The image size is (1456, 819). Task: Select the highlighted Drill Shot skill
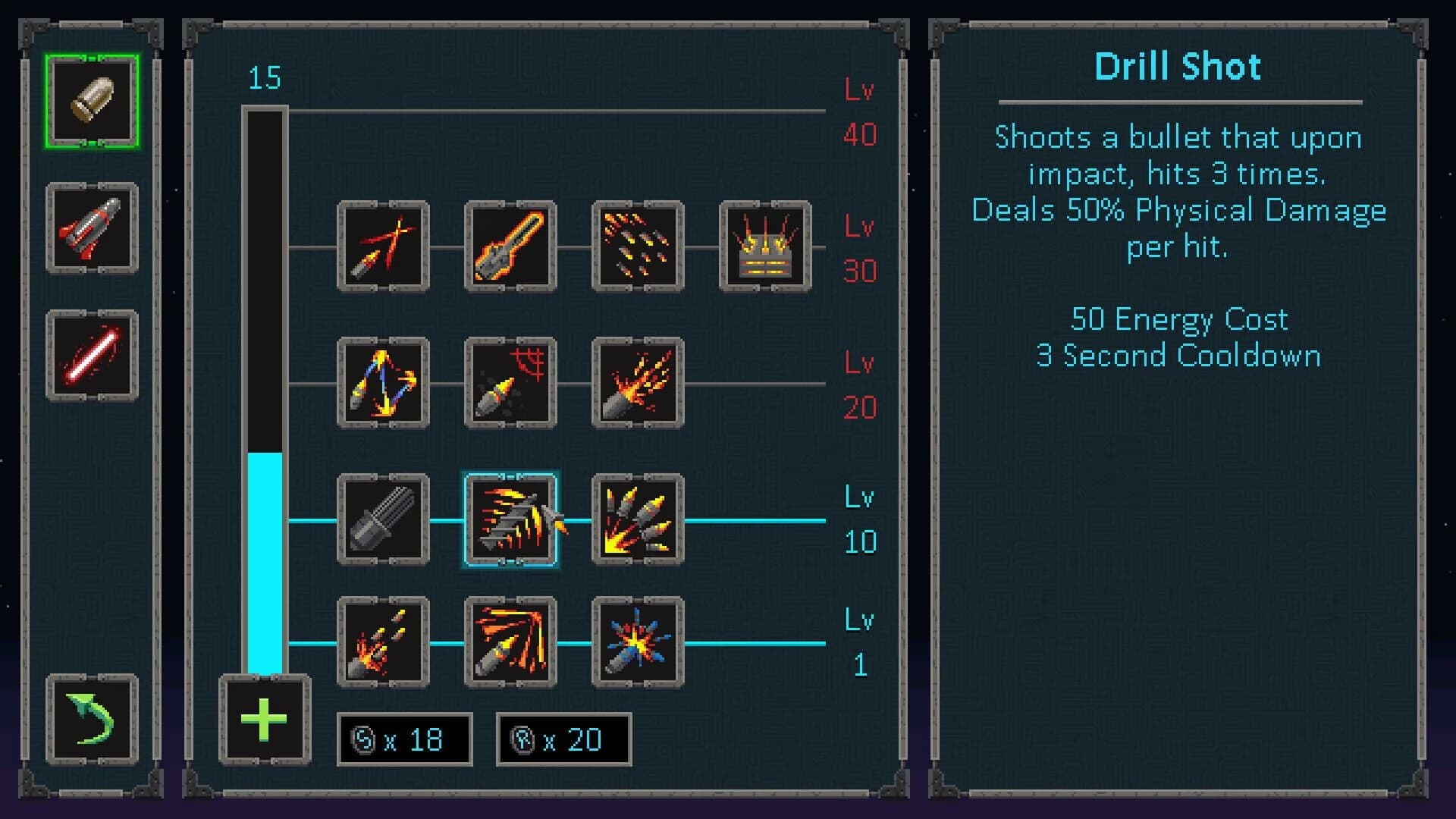pyautogui.click(x=510, y=520)
